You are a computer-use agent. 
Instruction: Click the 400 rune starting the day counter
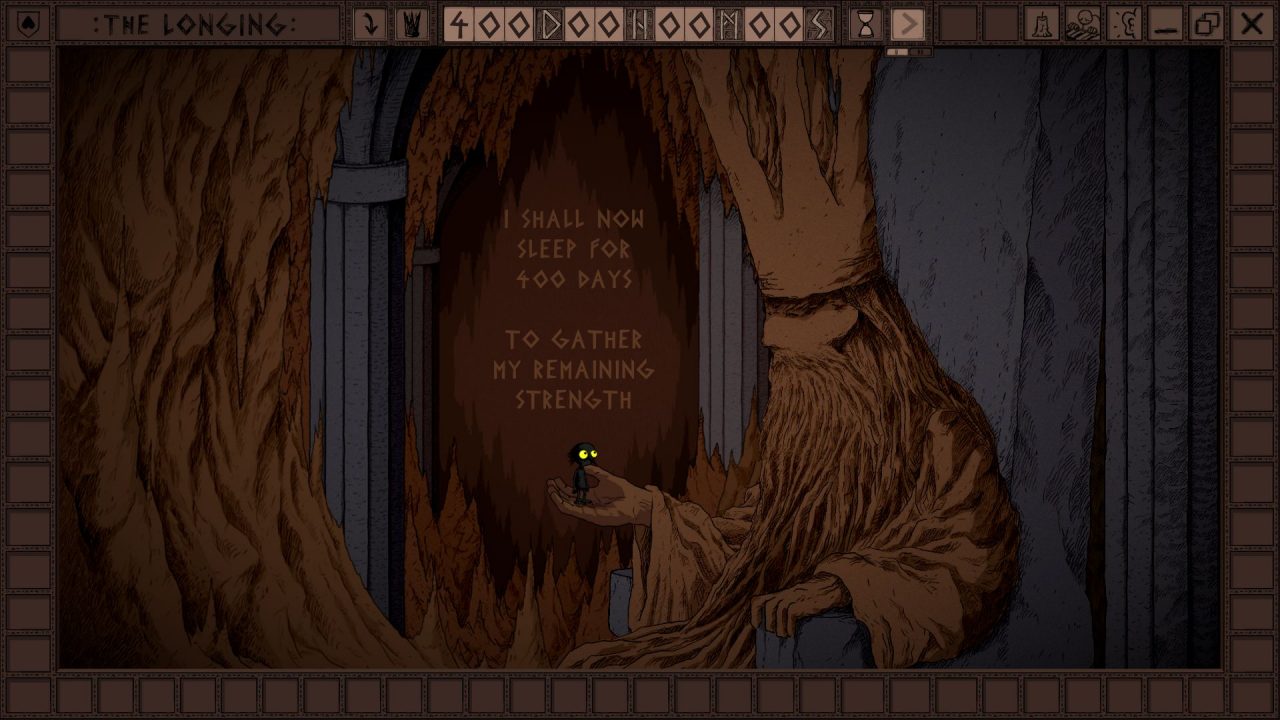[x=460, y=23]
